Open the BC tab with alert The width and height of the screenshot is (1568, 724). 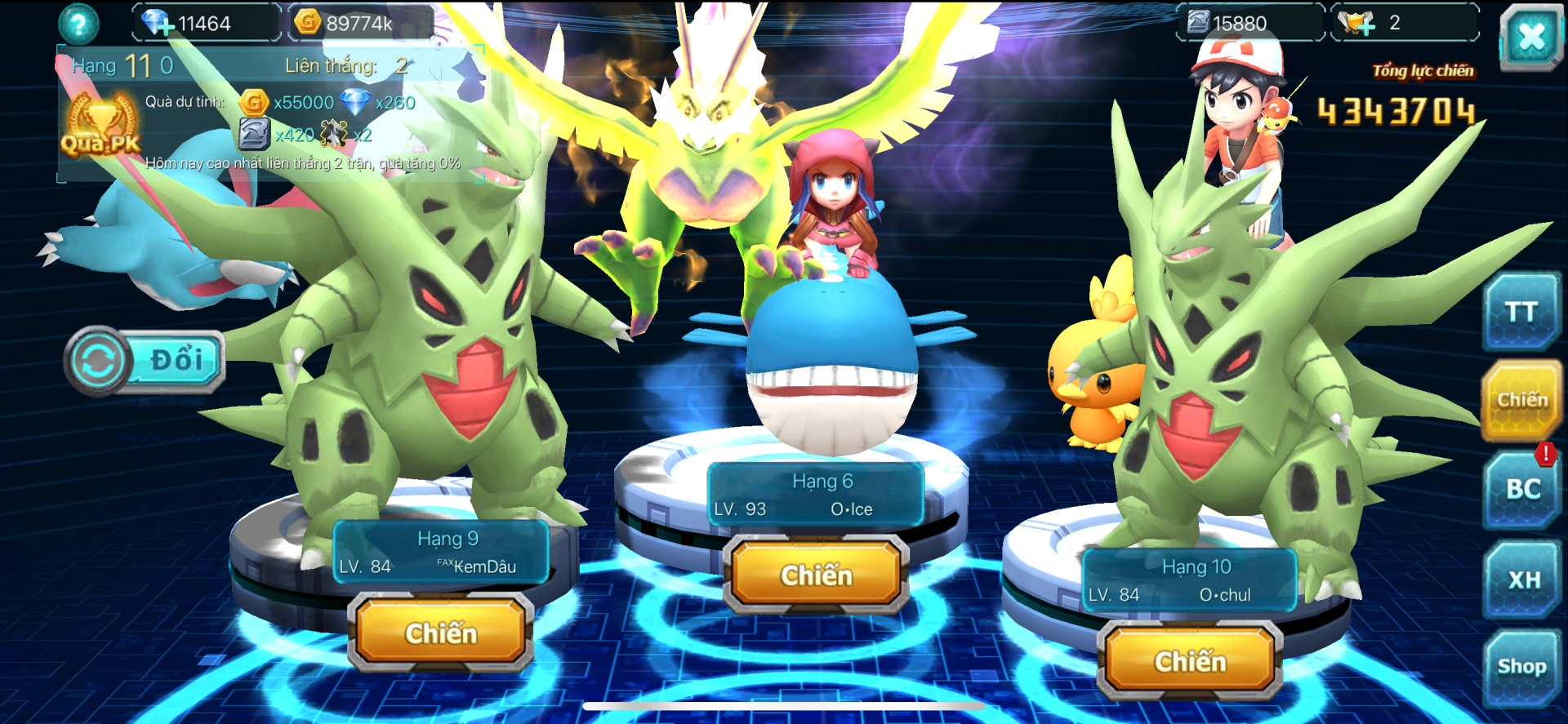pyautogui.click(x=1522, y=489)
